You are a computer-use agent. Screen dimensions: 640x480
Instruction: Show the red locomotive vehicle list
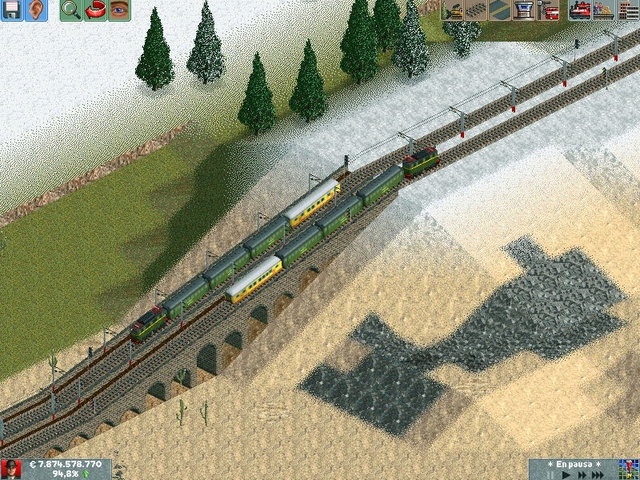coord(579,11)
